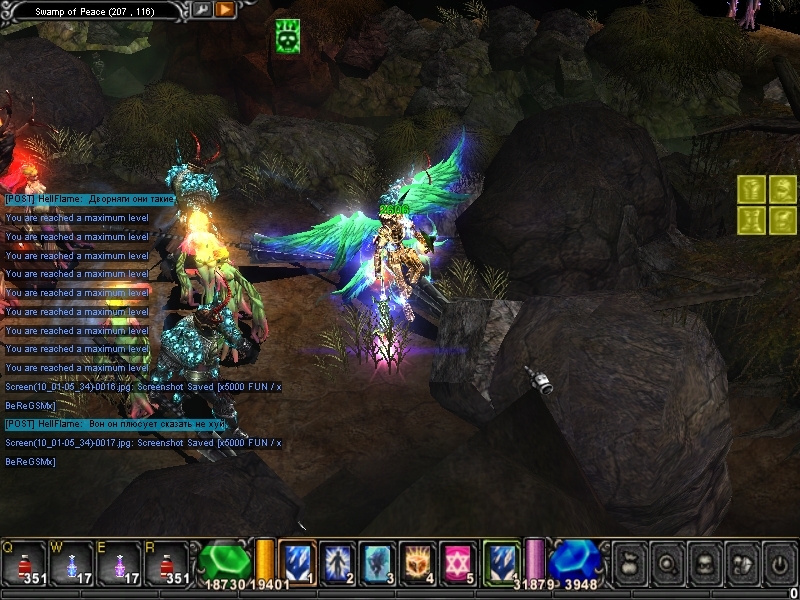This screenshot has height=600, width=800.
Task: Click the power button in the menu bar
Action: click(779, 563)
